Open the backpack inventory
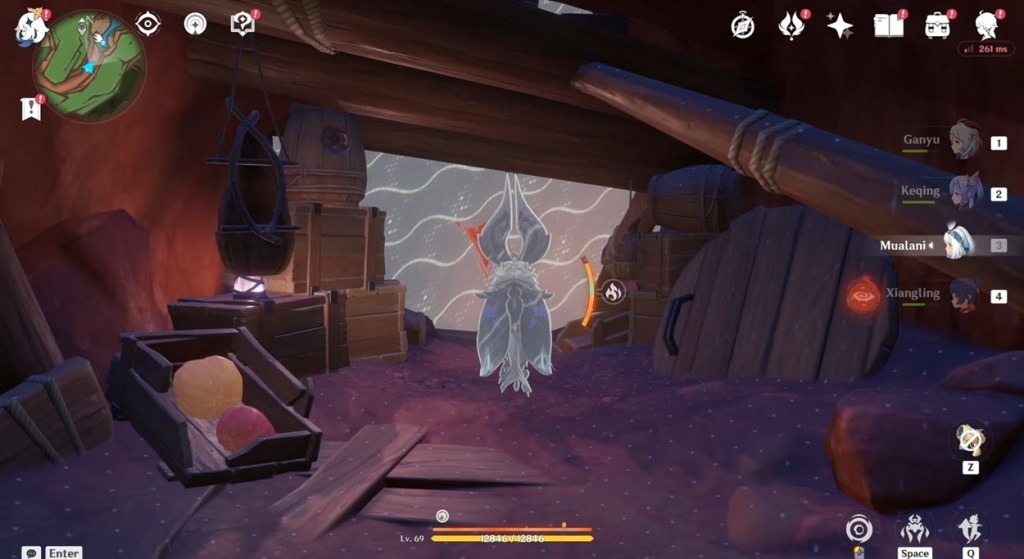The height and width of the screenshot is (559, 1024). click(x=937, y=25)
